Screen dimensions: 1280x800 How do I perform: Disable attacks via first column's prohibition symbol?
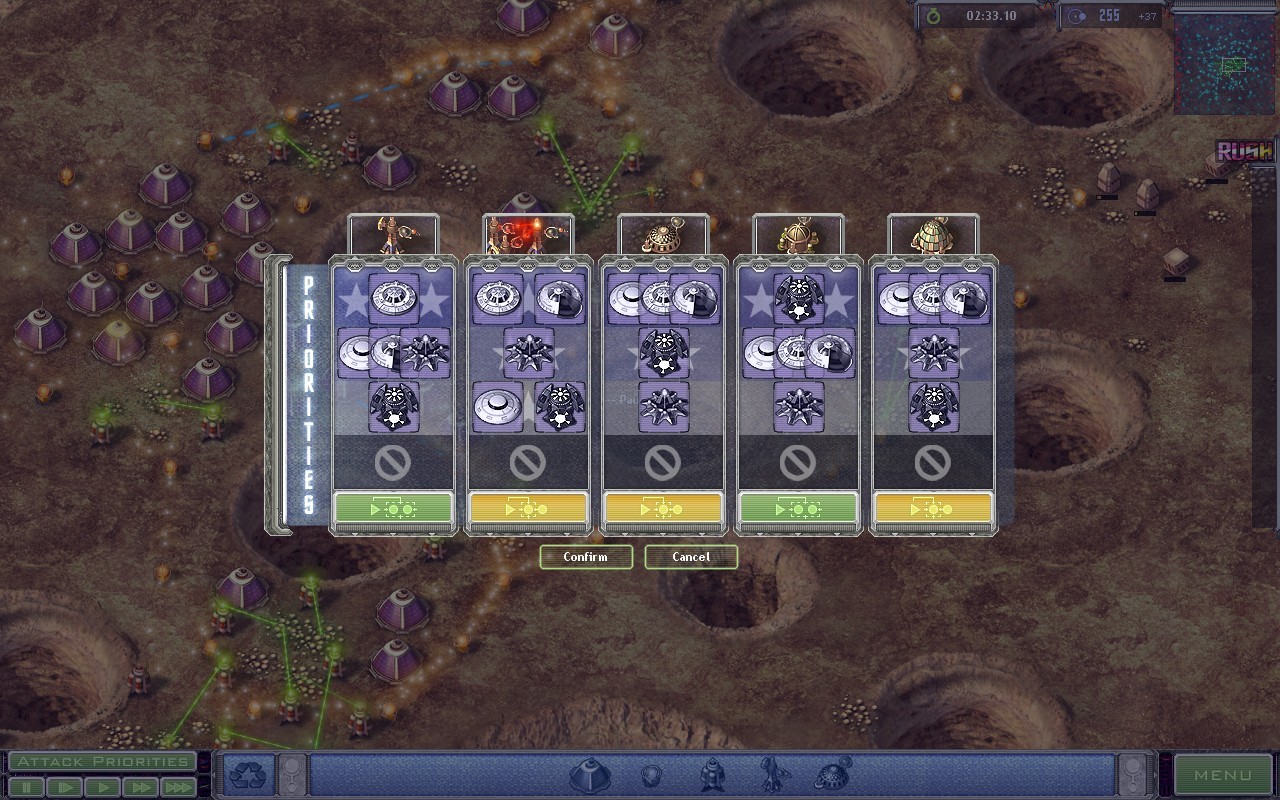coord(392,462)
